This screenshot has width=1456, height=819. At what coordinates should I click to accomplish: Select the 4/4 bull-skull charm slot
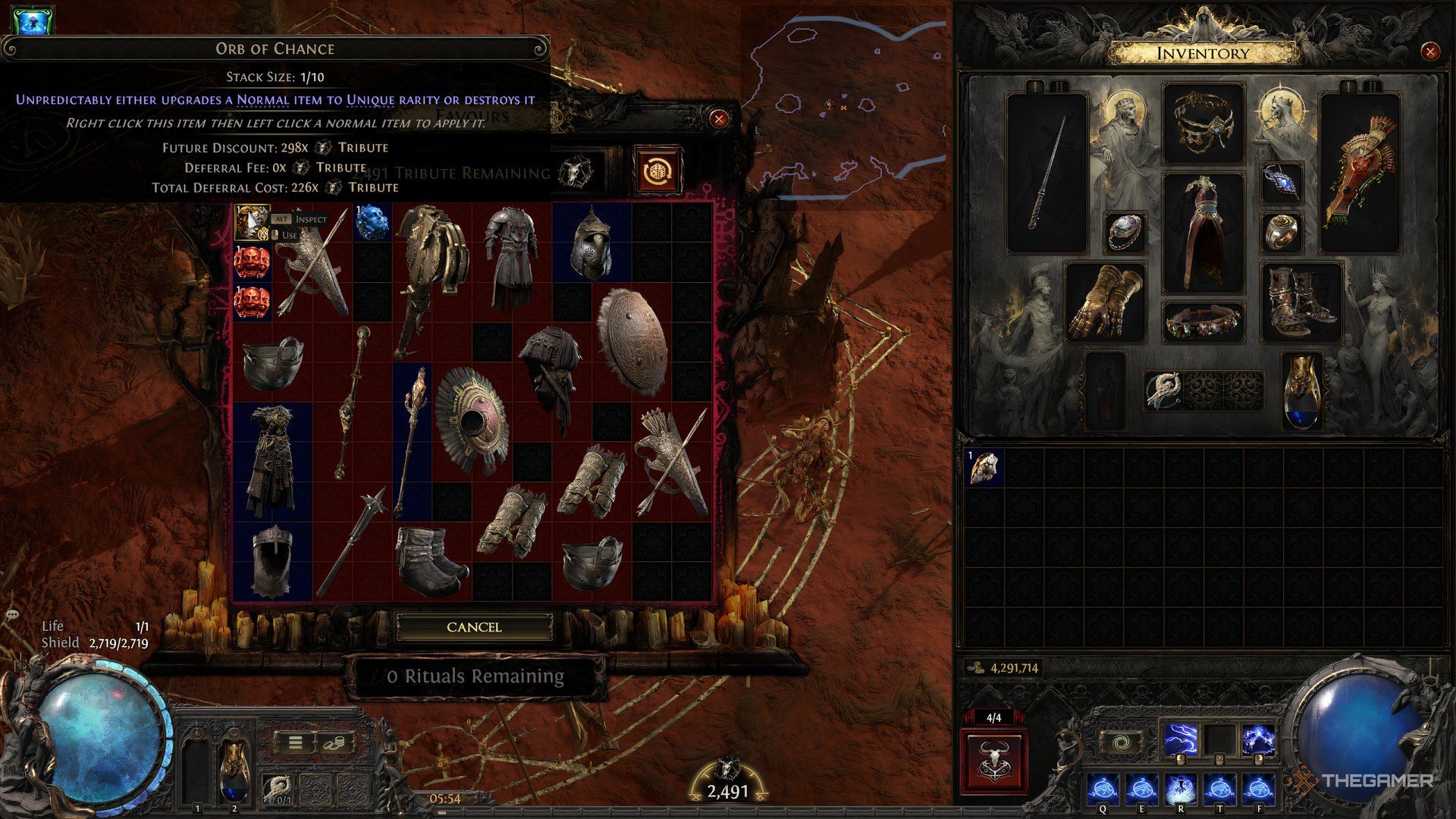[x=996, y=761]
